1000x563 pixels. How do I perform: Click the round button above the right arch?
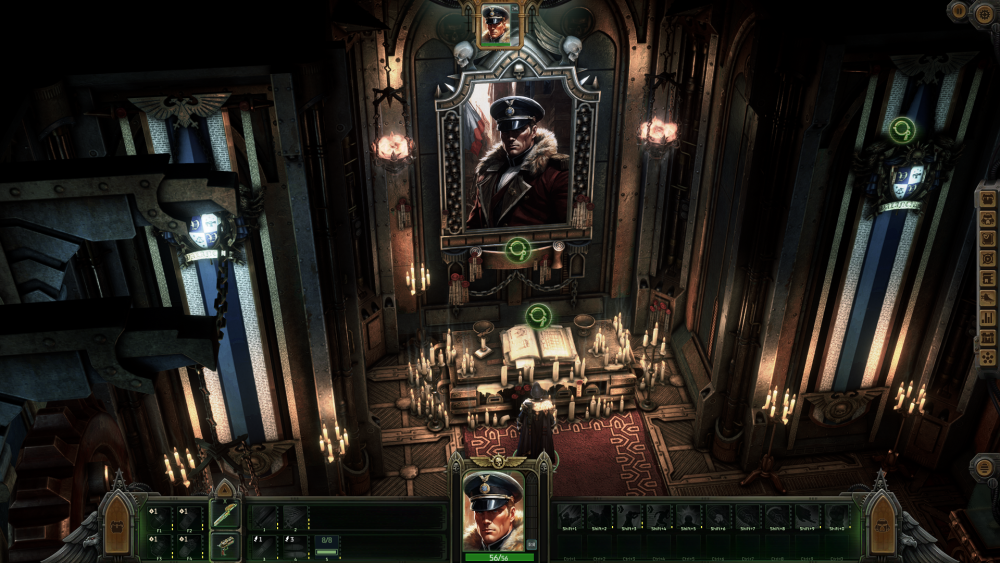[983, 467]
